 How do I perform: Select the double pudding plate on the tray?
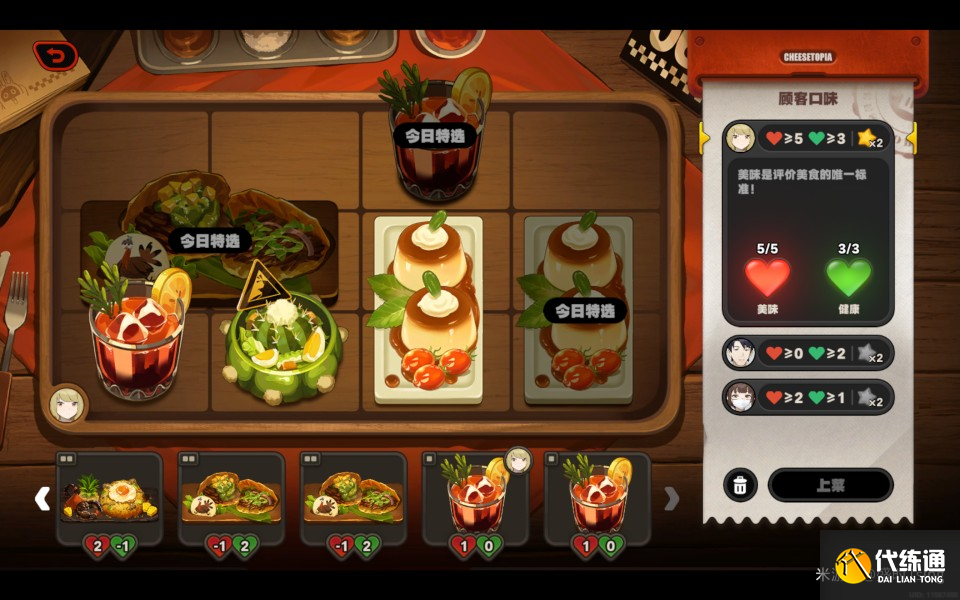click(428, 310)
